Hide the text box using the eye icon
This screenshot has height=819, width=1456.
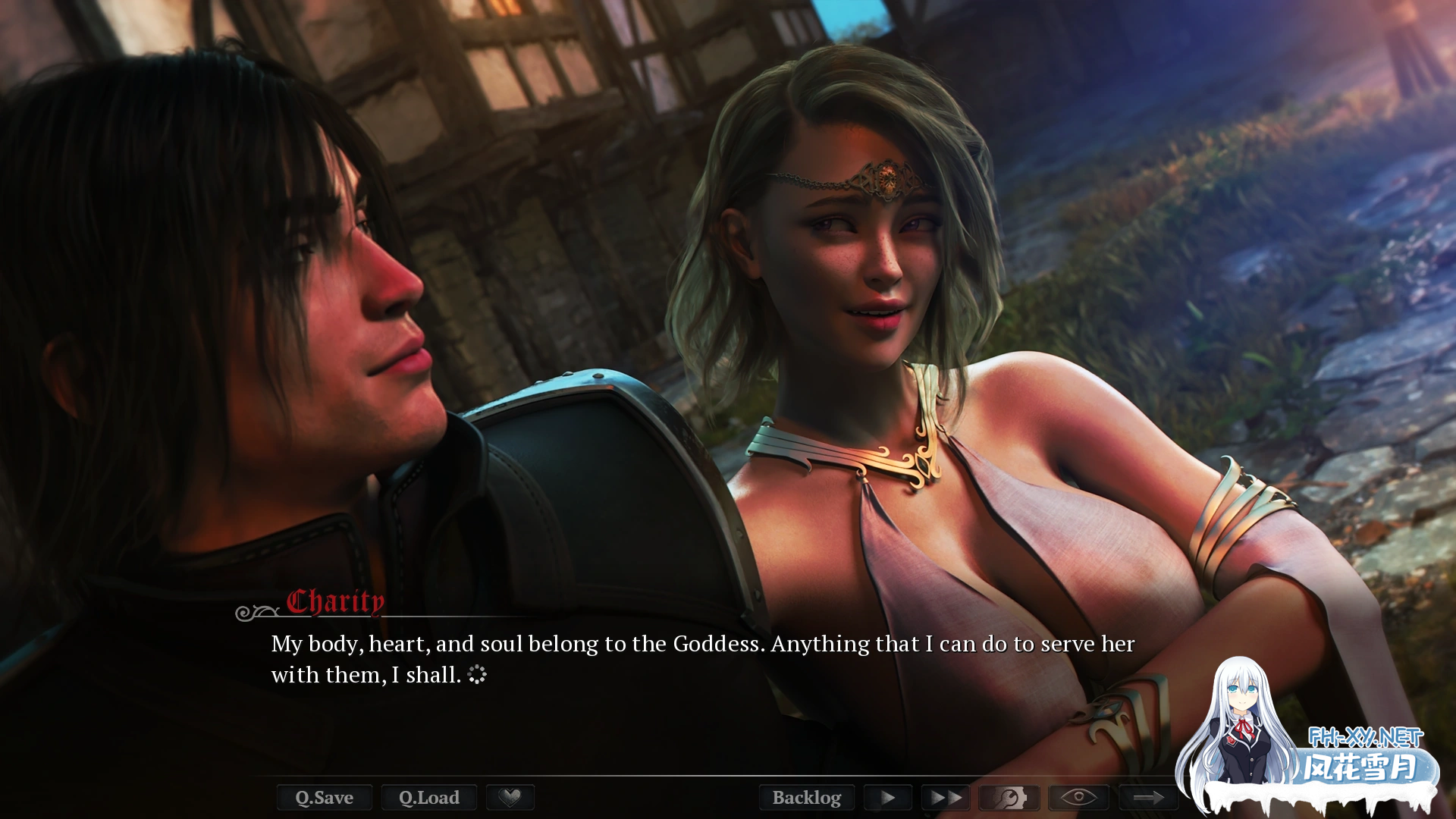point(1078,797)
